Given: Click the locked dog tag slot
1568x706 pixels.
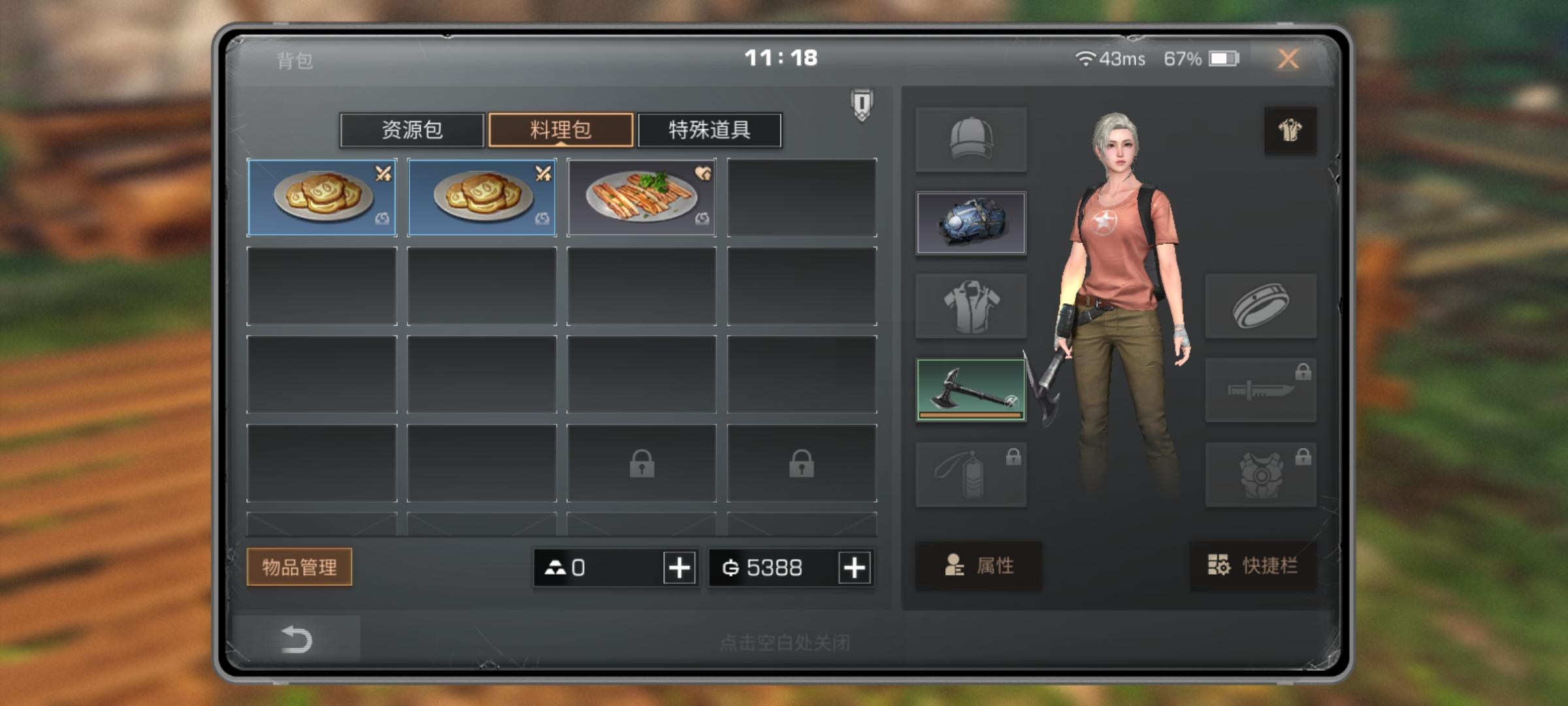Looking at the screenshot, I should tap(971, 473).
